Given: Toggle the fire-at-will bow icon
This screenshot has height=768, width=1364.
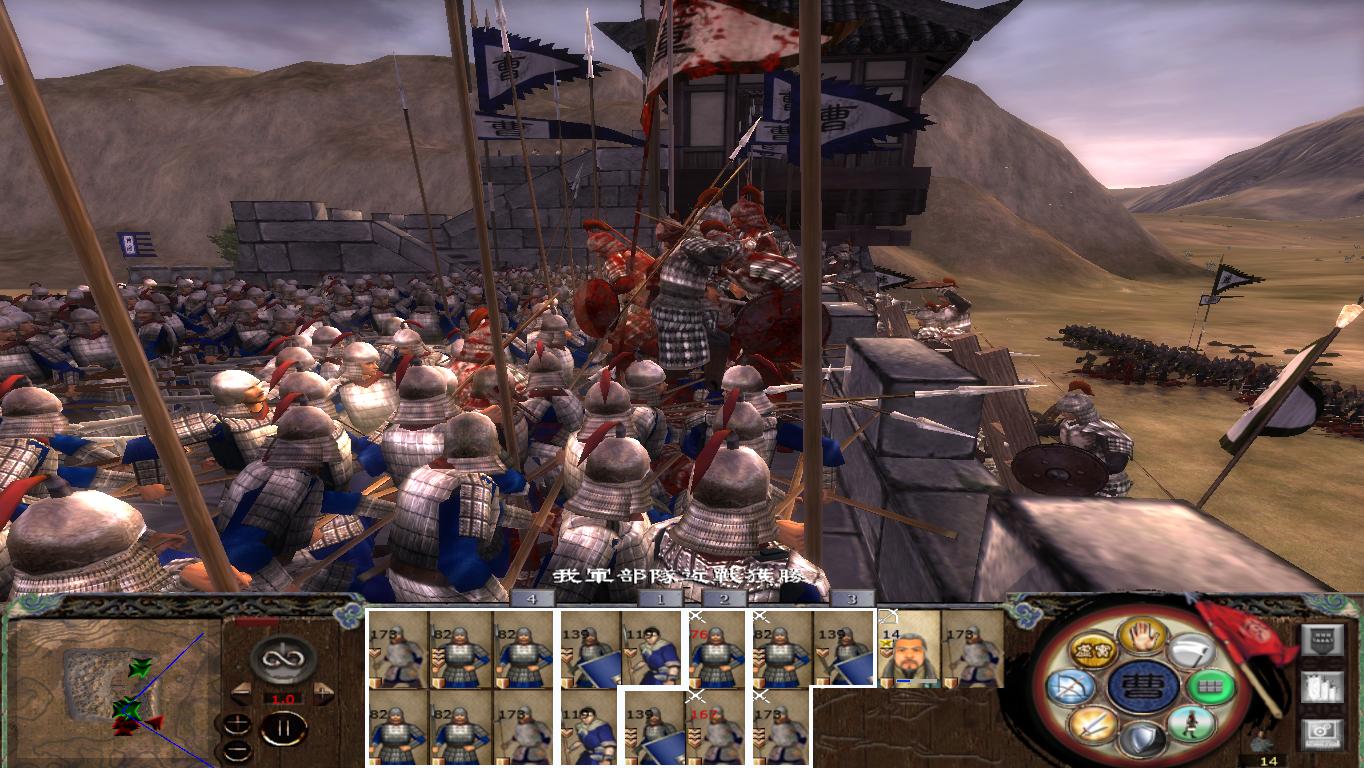Looking at the screenshot, I should point(1070,685).
